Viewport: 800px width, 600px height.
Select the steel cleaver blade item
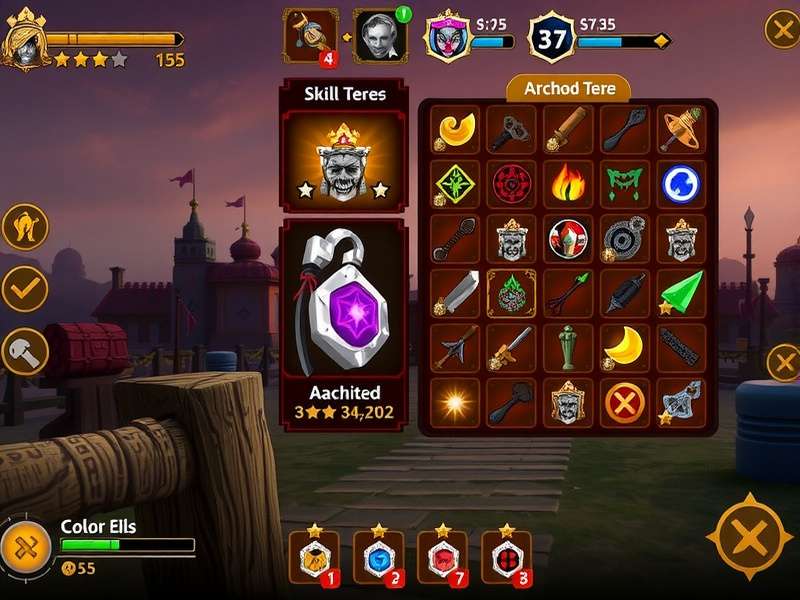[x=456, y=292]
